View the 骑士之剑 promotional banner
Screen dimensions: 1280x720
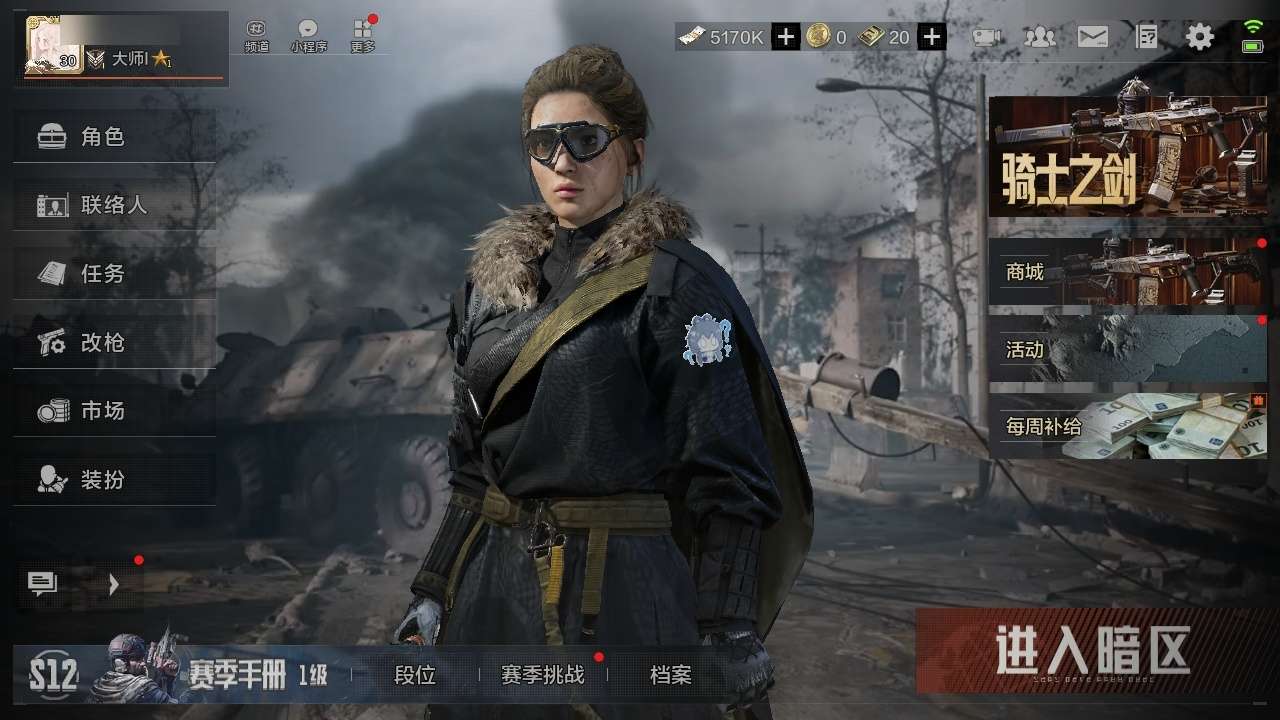click(x=1127, y=157)
